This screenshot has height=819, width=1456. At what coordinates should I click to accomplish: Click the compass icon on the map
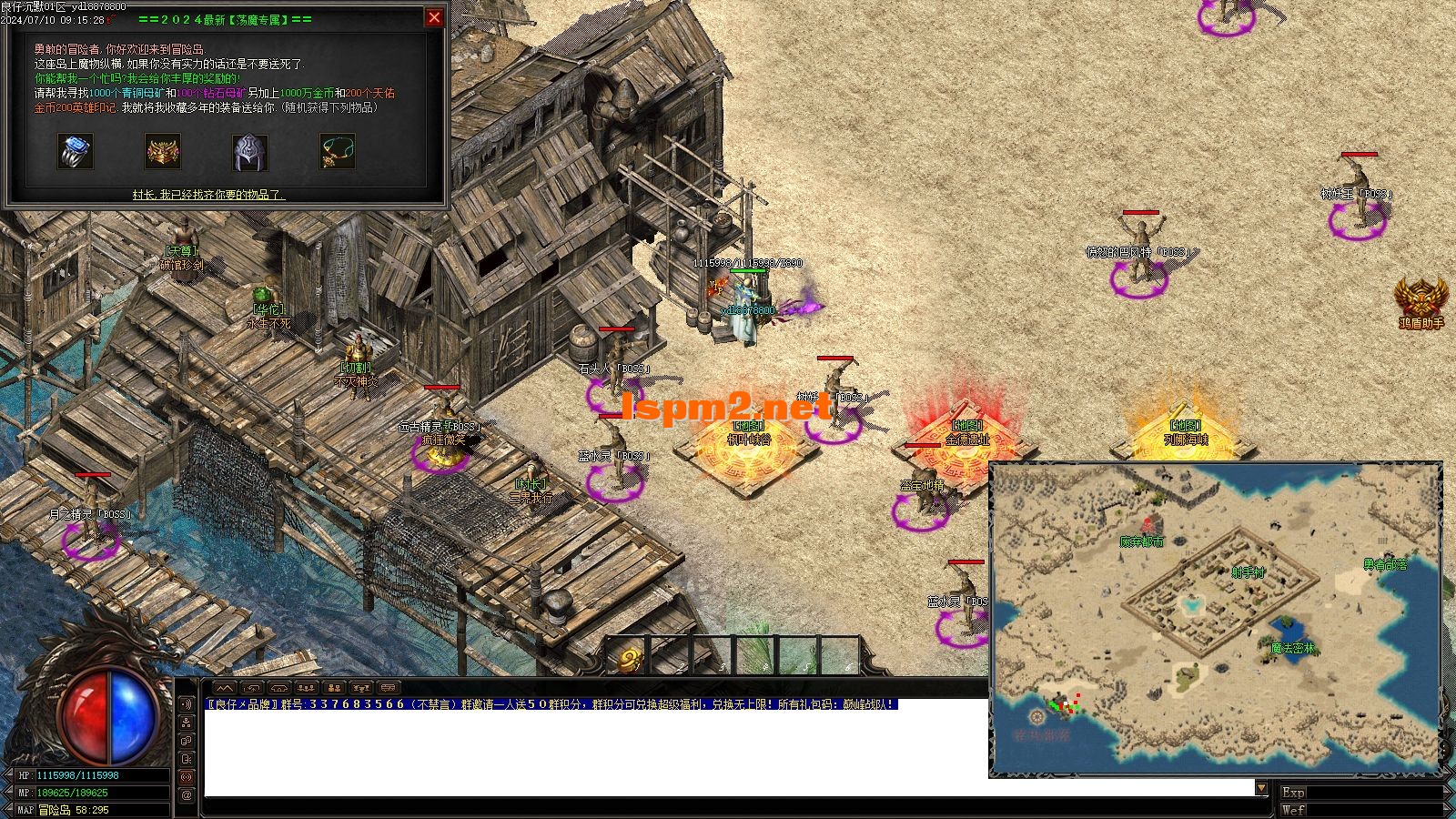pos(1036,718)
